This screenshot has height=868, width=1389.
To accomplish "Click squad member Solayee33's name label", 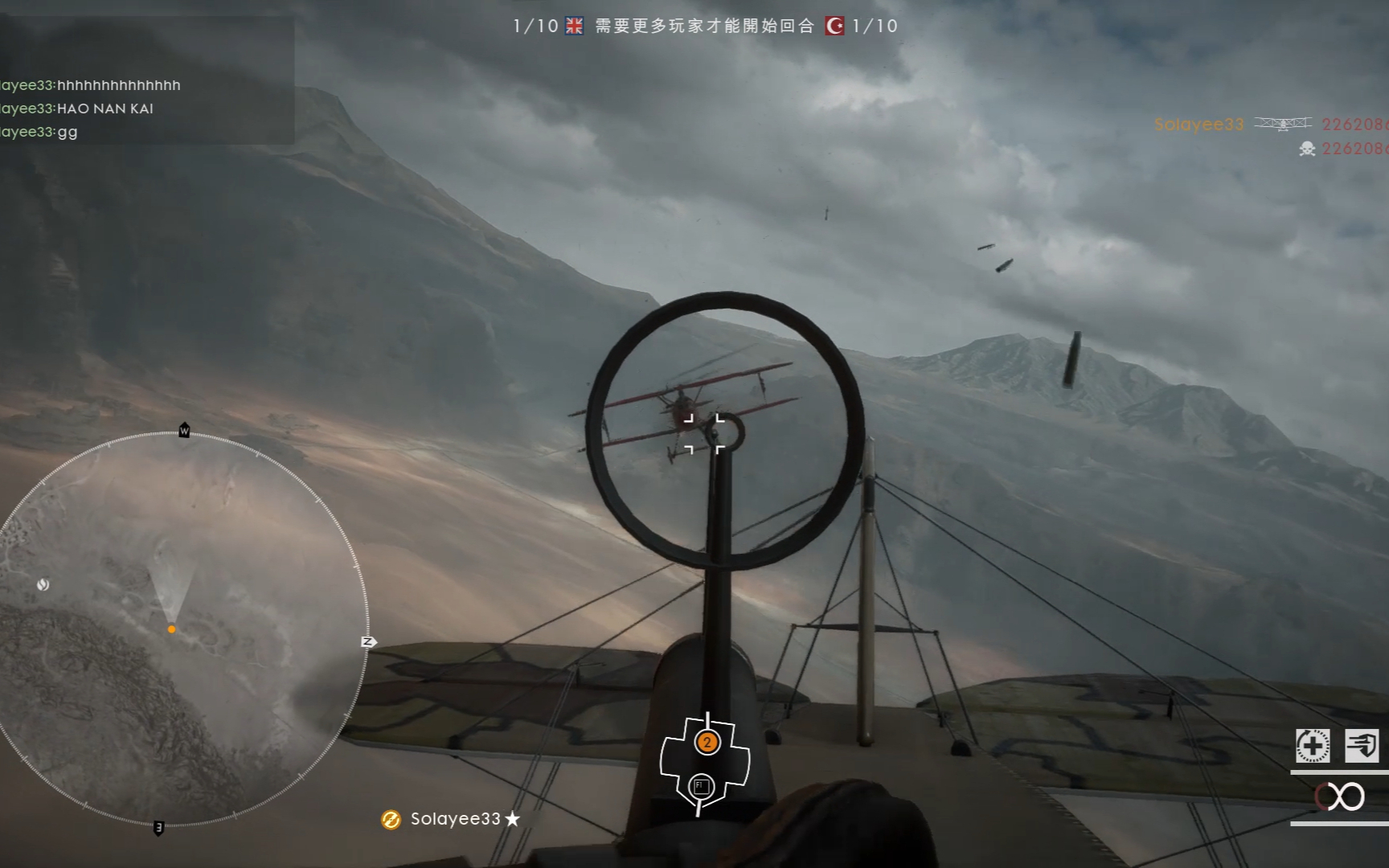I will click(455, 819).
